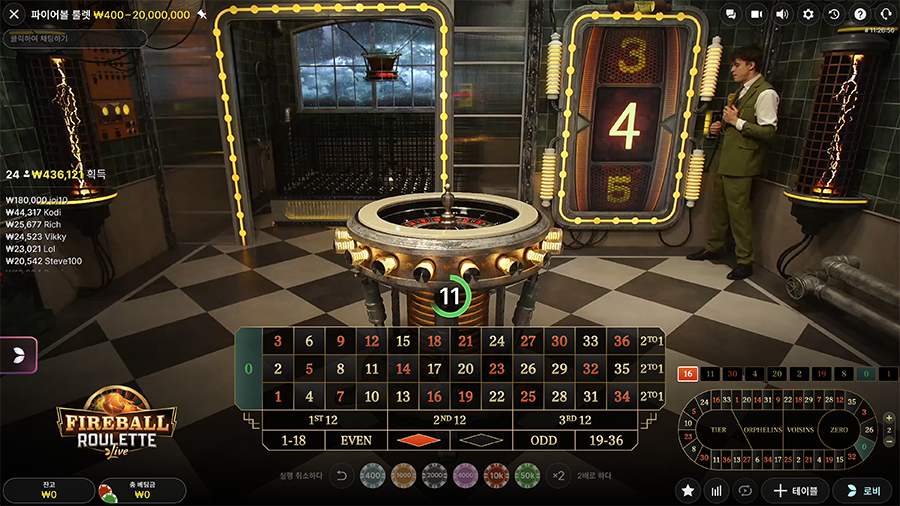The width and height of the screenshot is (900, 506).
Task: Open settings via the gear icon
Action: tap(808, 14)
